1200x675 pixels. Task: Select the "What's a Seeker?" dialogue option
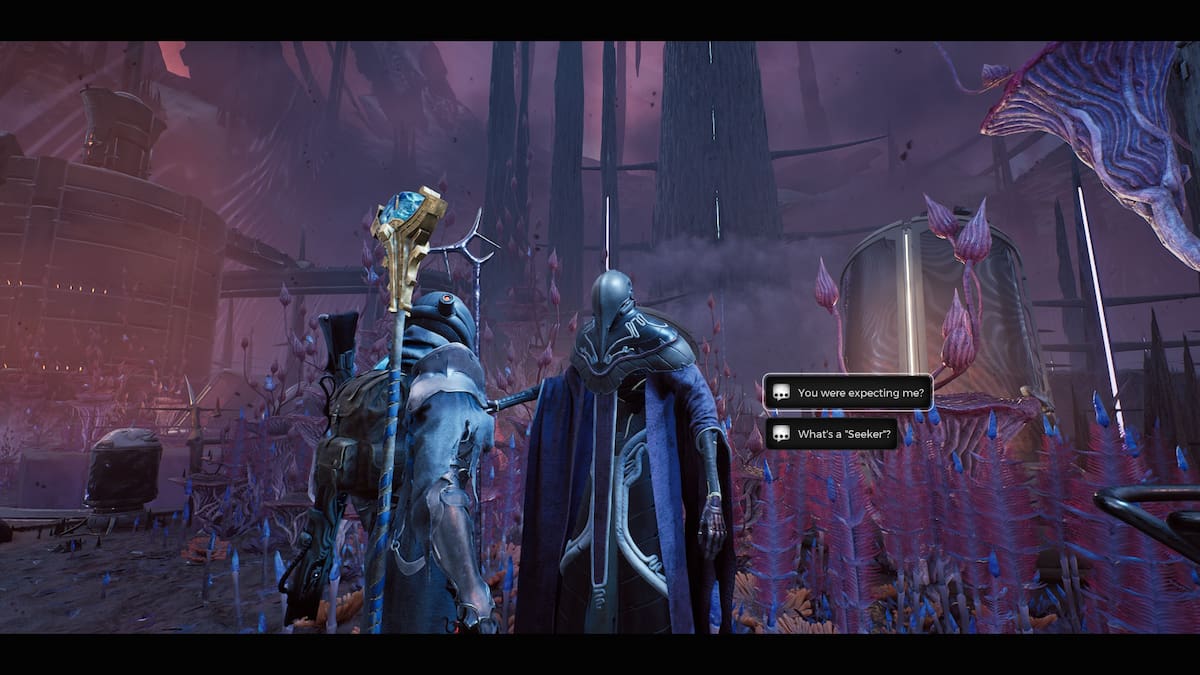[831, 434]
